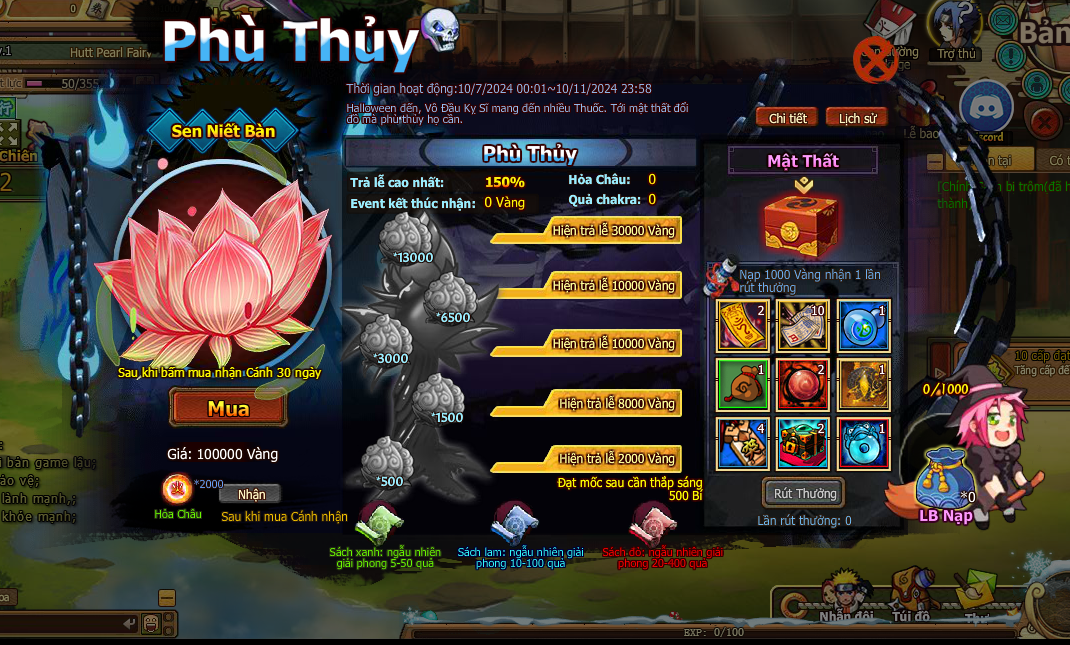1070x645 pixels.
Task: Draw a prize with Rút Thưởng
Action: (x=804, y=493)
